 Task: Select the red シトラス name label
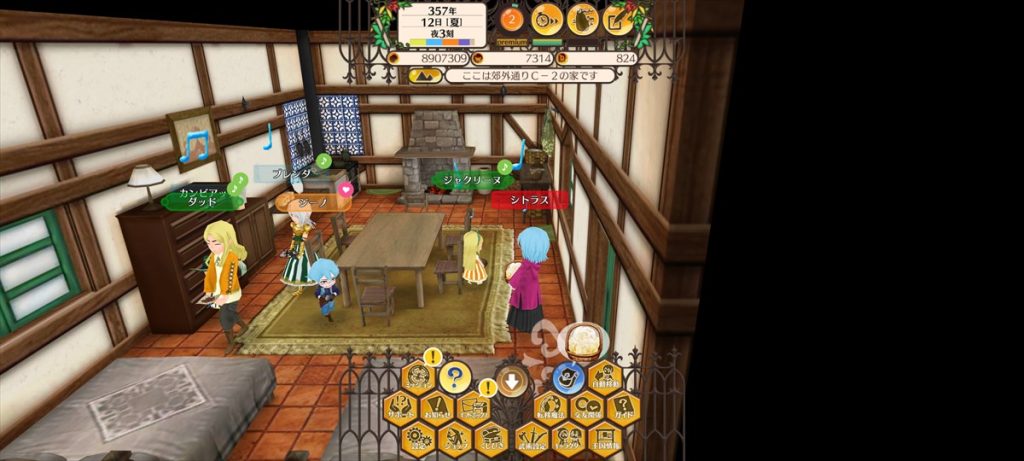[530, 200]
